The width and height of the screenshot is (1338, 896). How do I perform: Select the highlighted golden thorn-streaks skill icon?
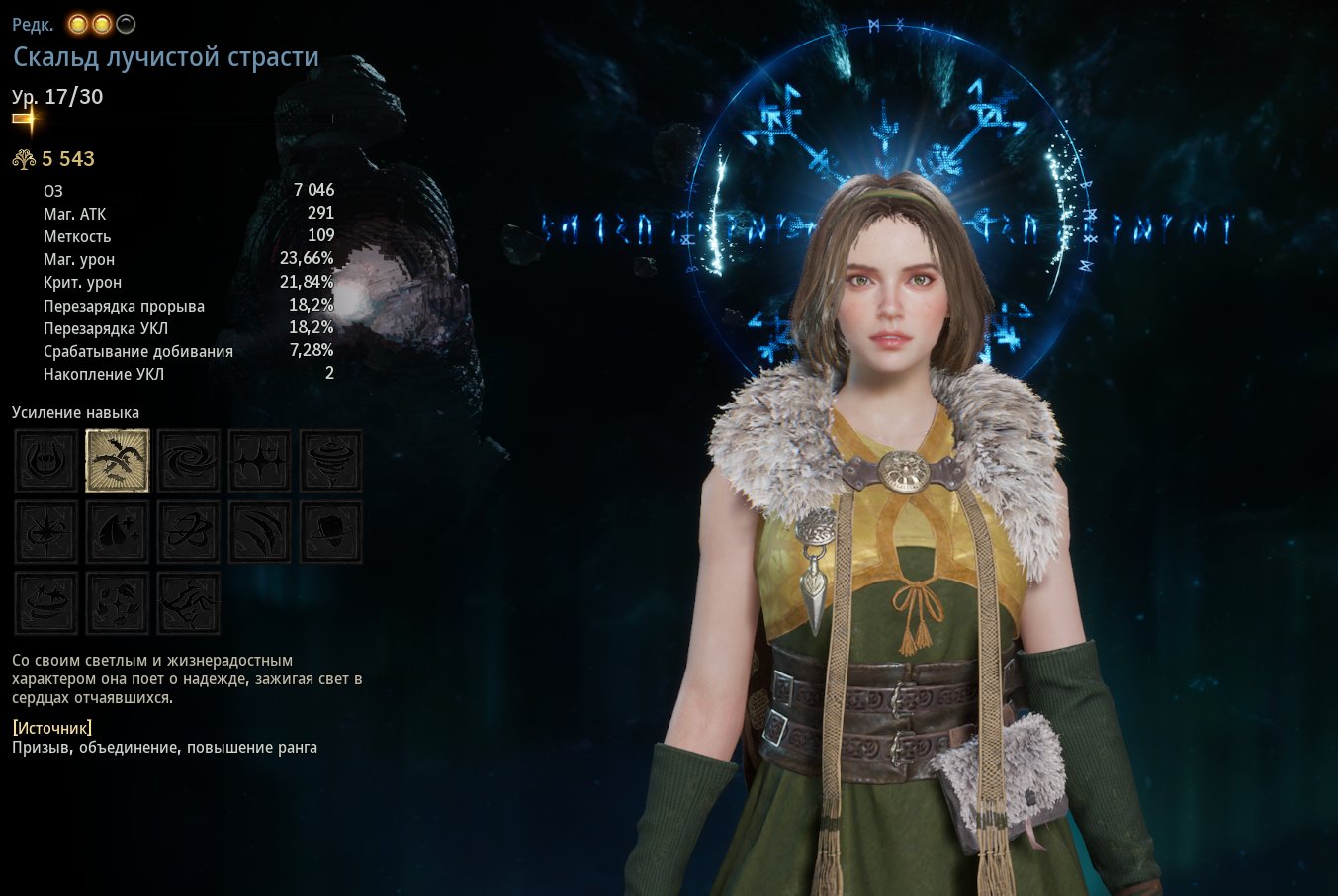click(x=118, y=461)
